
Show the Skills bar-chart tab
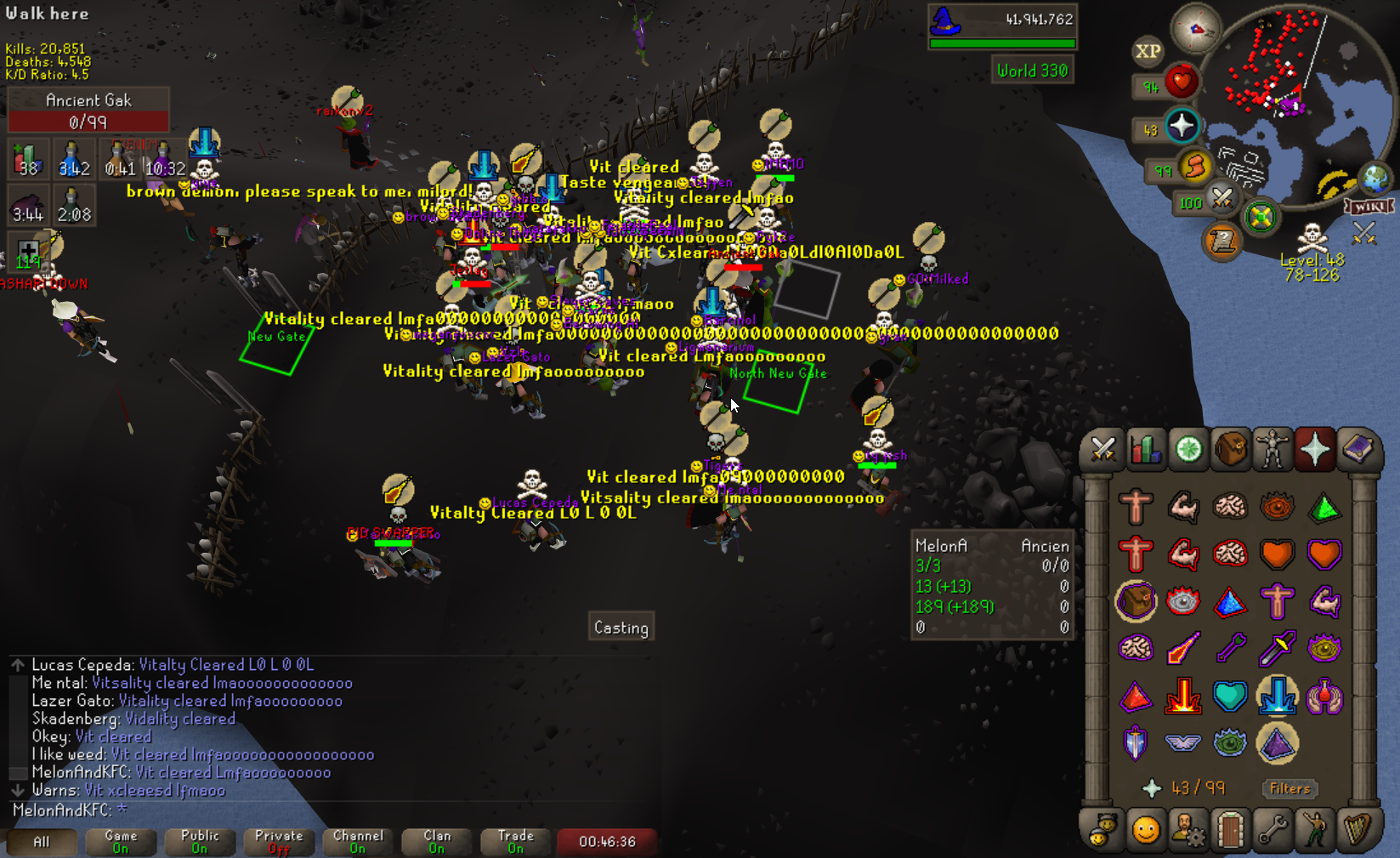[x=1145, y=450]
